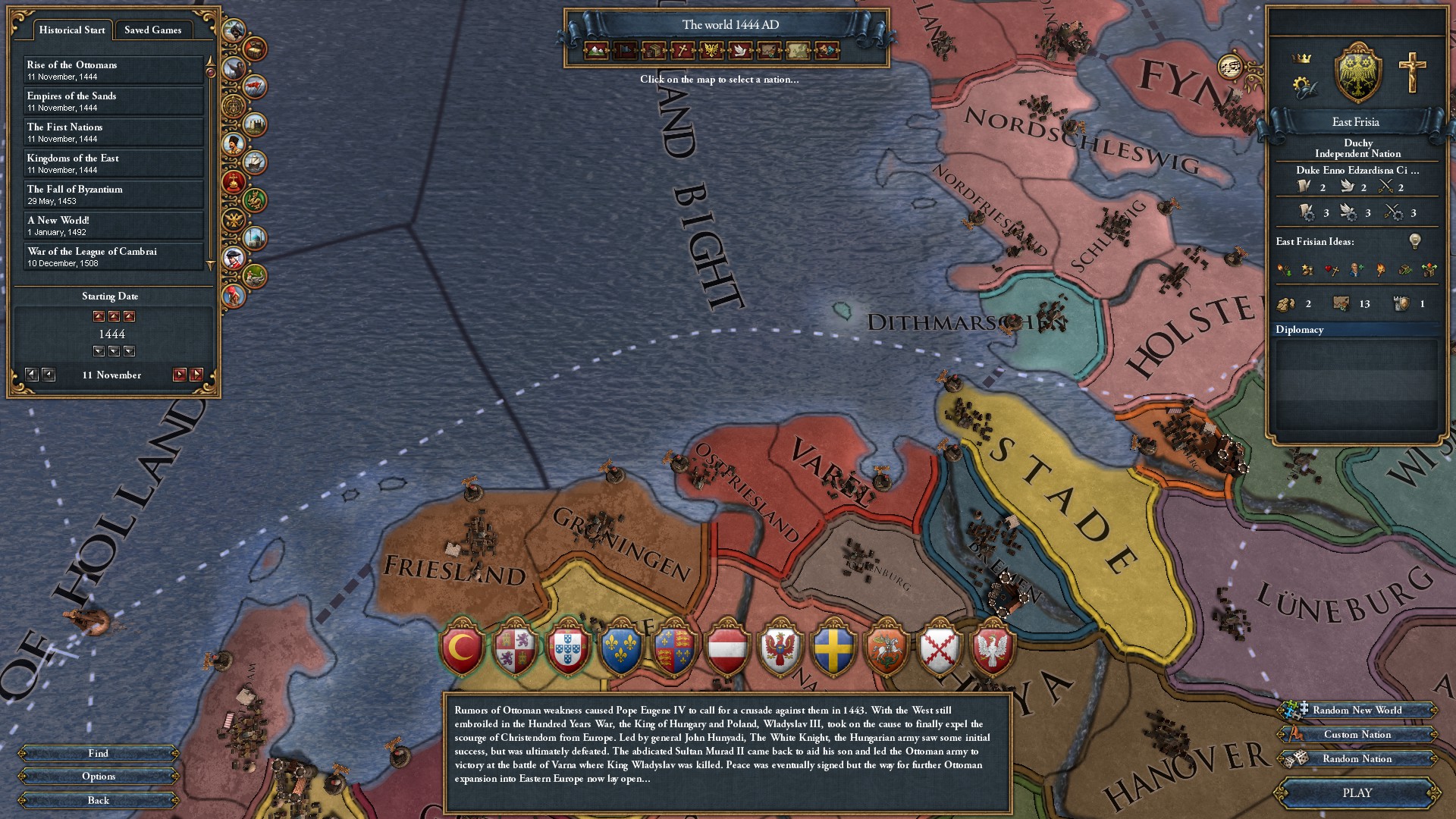Select The Fall of Byzantium bookmark
This screenshot has width=1456, height=819.
point(114,194)
